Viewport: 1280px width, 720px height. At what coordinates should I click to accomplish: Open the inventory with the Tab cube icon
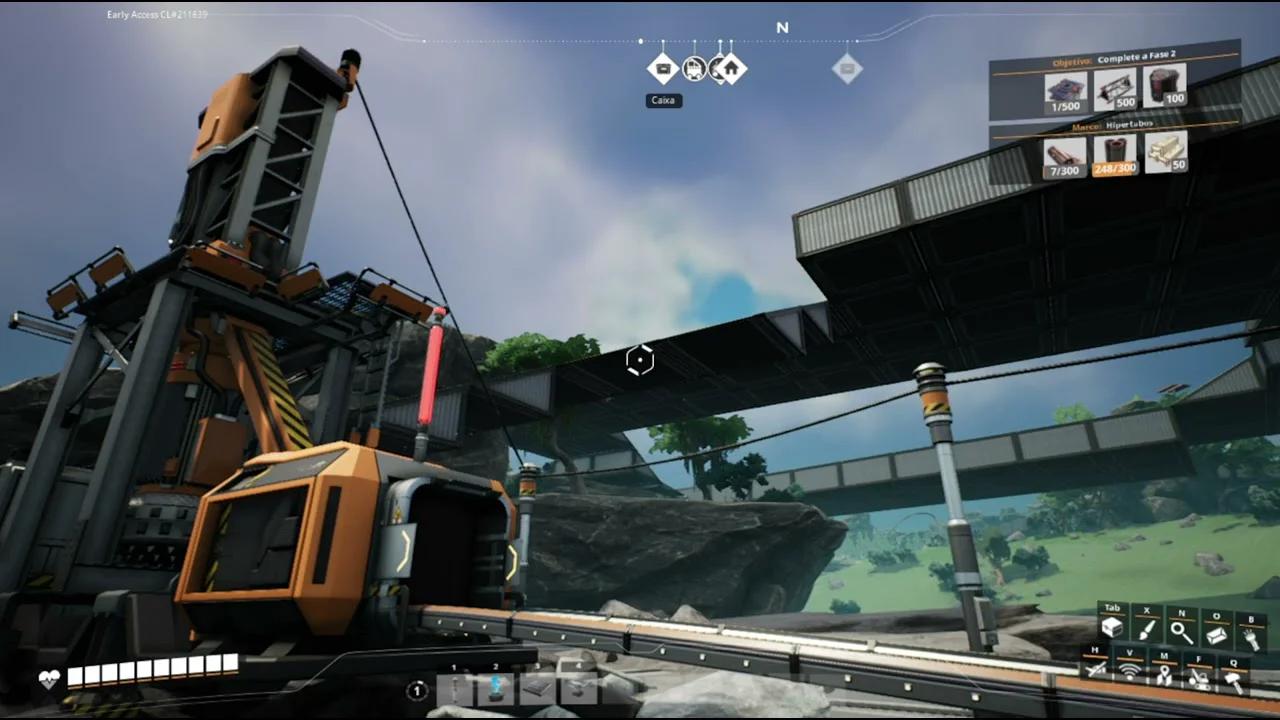tap(1112, 626)
